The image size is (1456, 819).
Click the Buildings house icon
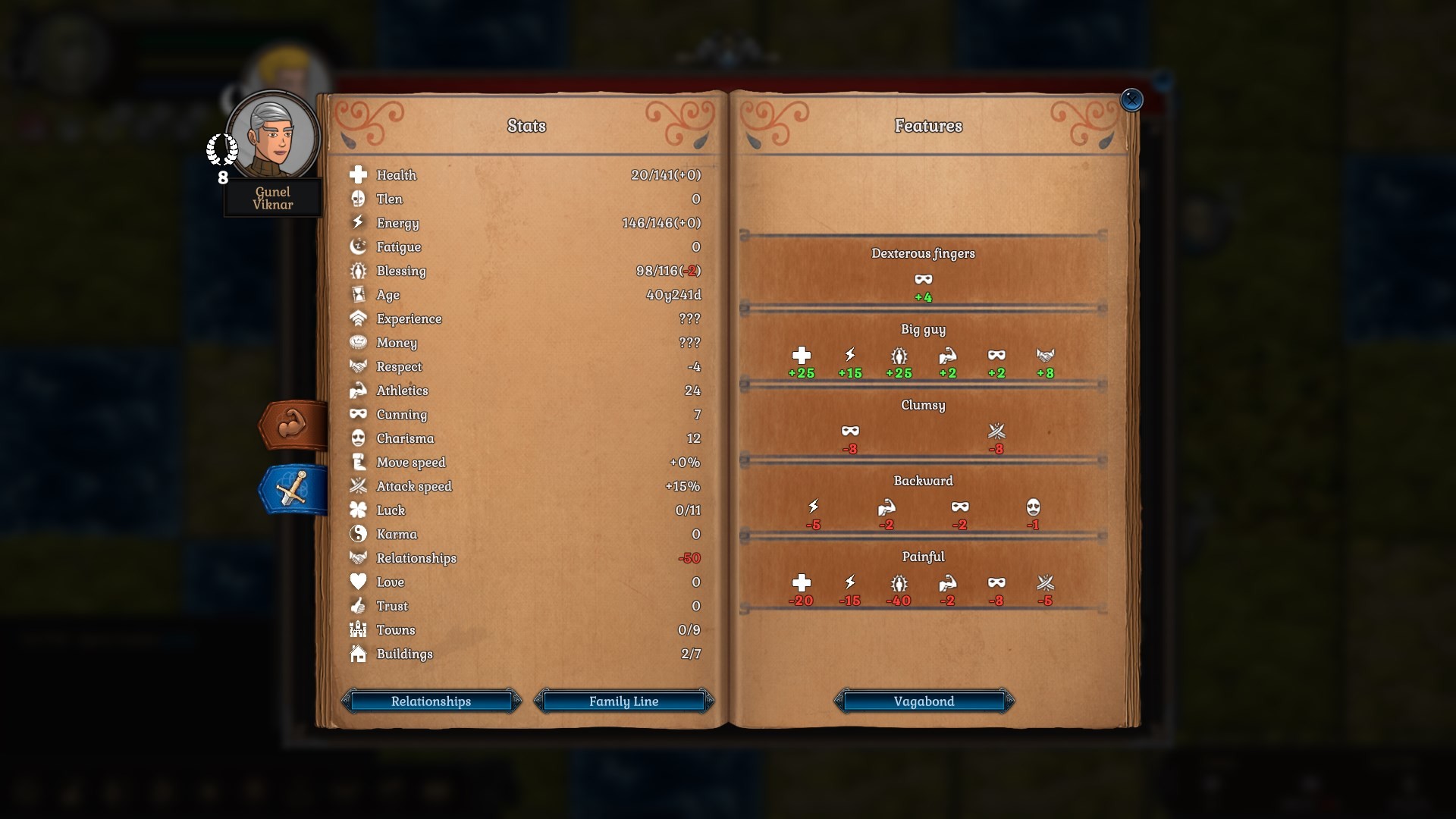358,654
